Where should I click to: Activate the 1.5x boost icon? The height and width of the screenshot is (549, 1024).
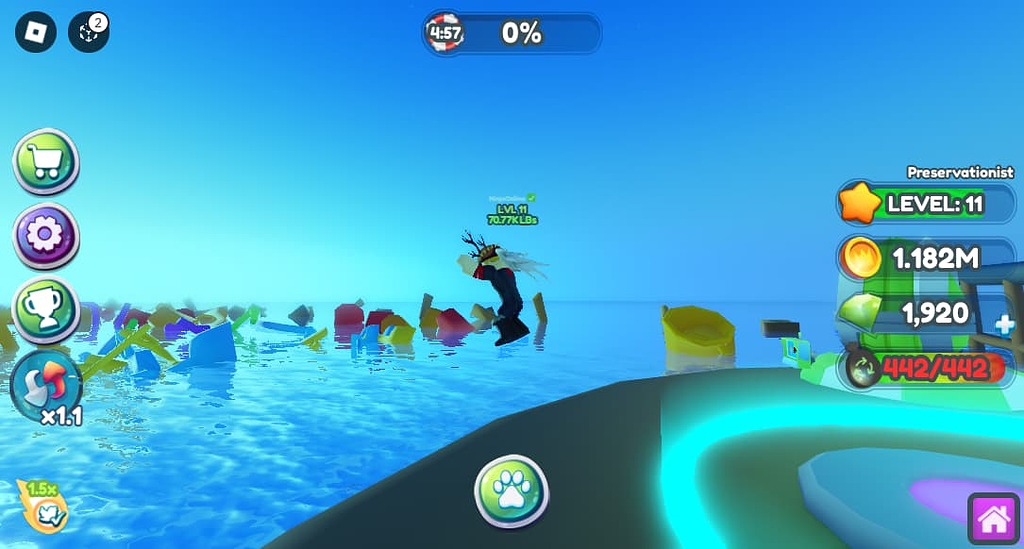point(44,504)
